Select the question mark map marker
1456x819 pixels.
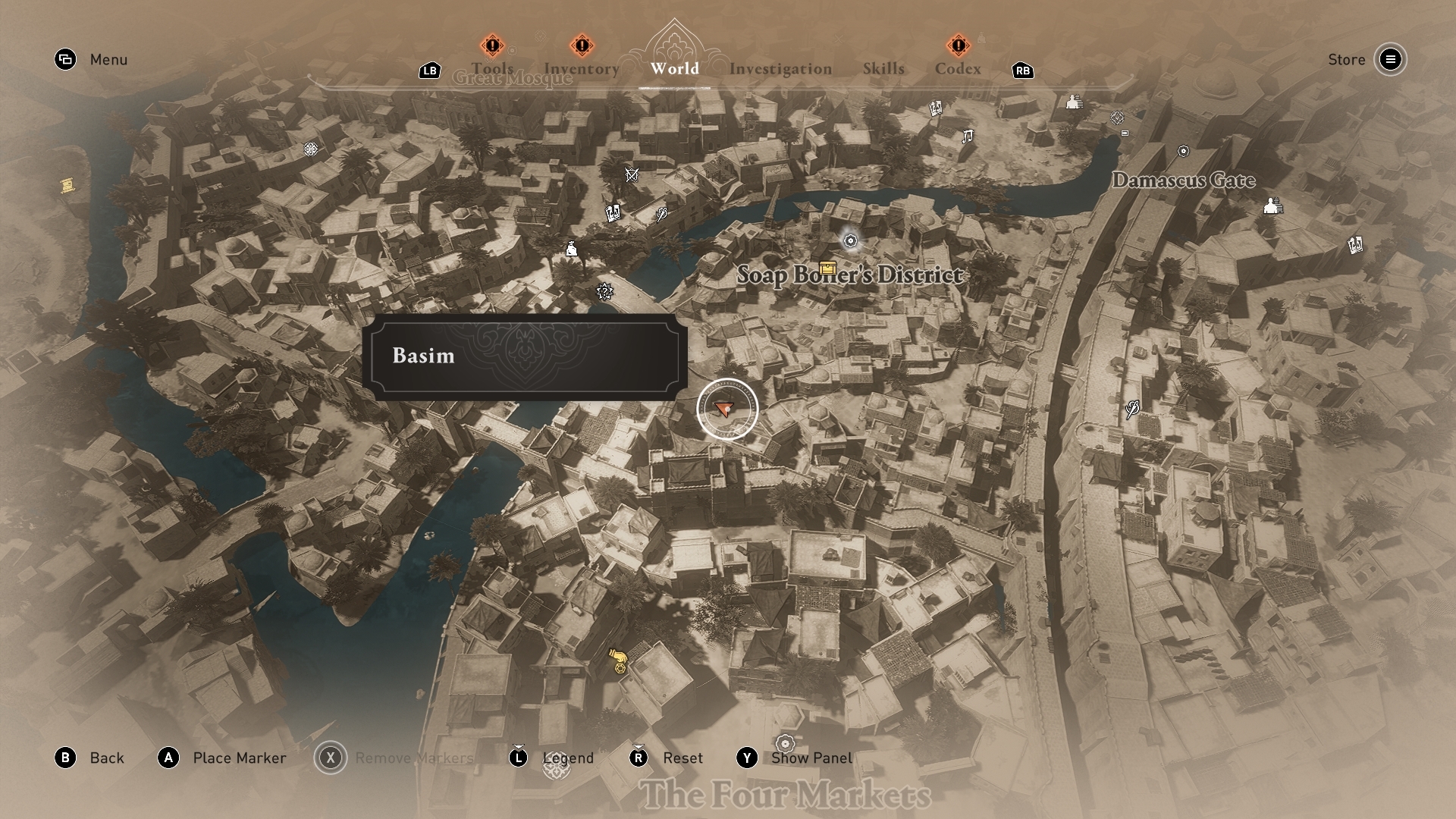[x=604, y=291]
